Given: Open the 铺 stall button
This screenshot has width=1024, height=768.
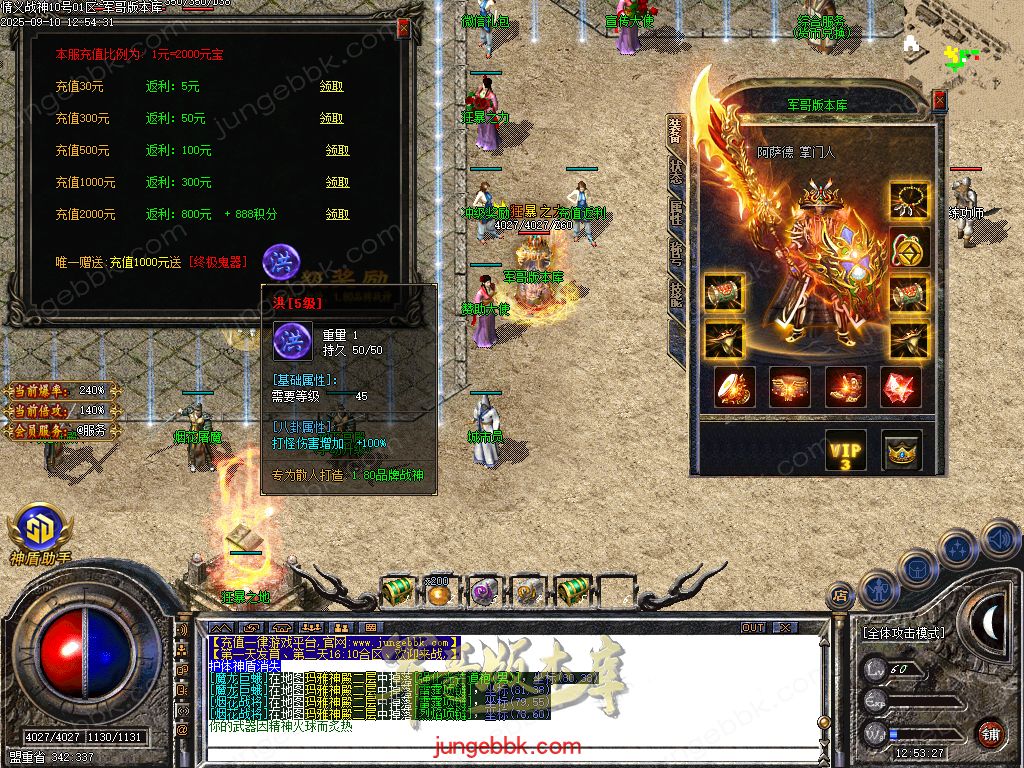Looking at the screenshot, I should (x=990, y=733).
